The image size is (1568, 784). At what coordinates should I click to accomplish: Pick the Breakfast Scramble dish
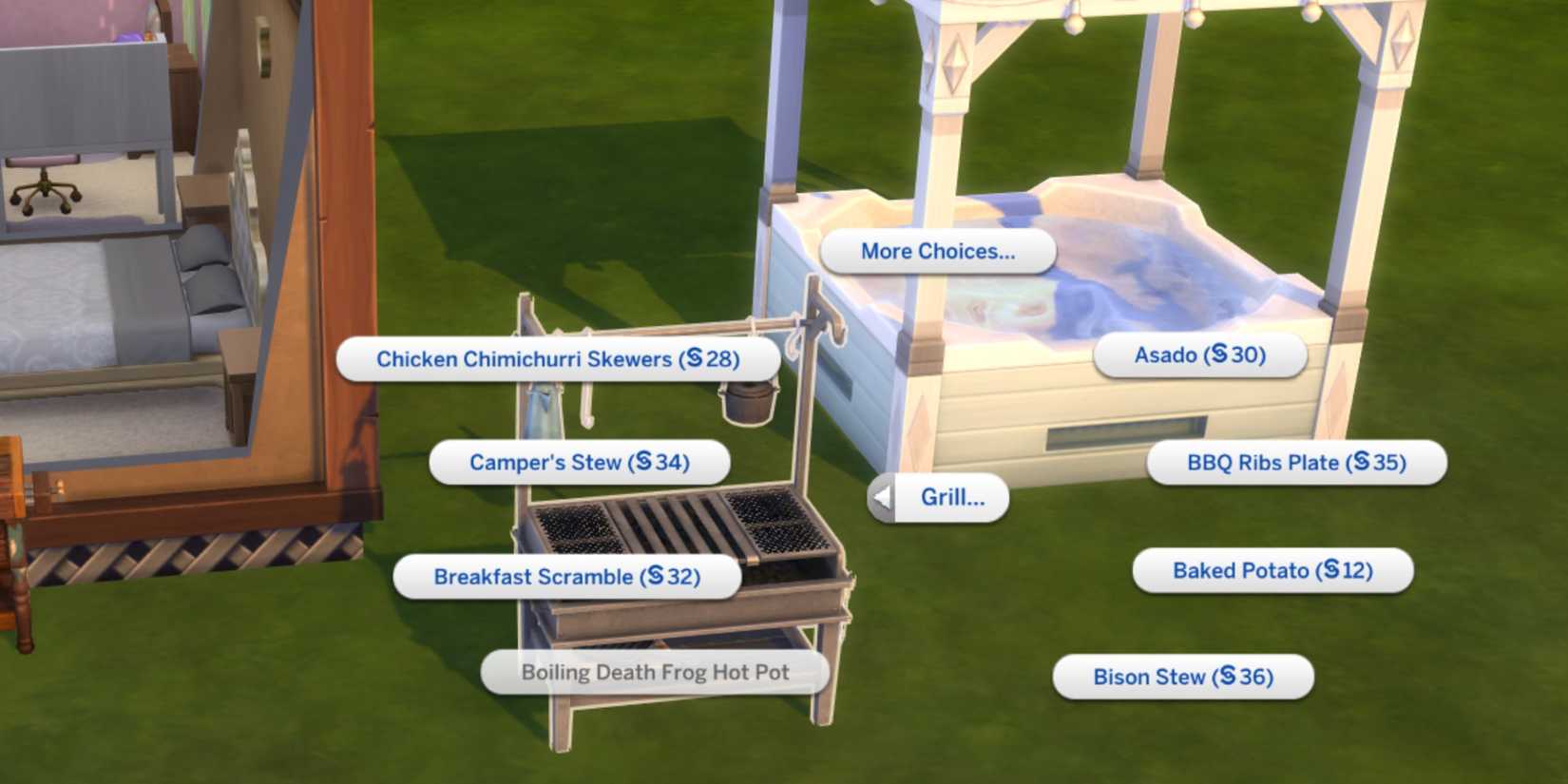568,576
